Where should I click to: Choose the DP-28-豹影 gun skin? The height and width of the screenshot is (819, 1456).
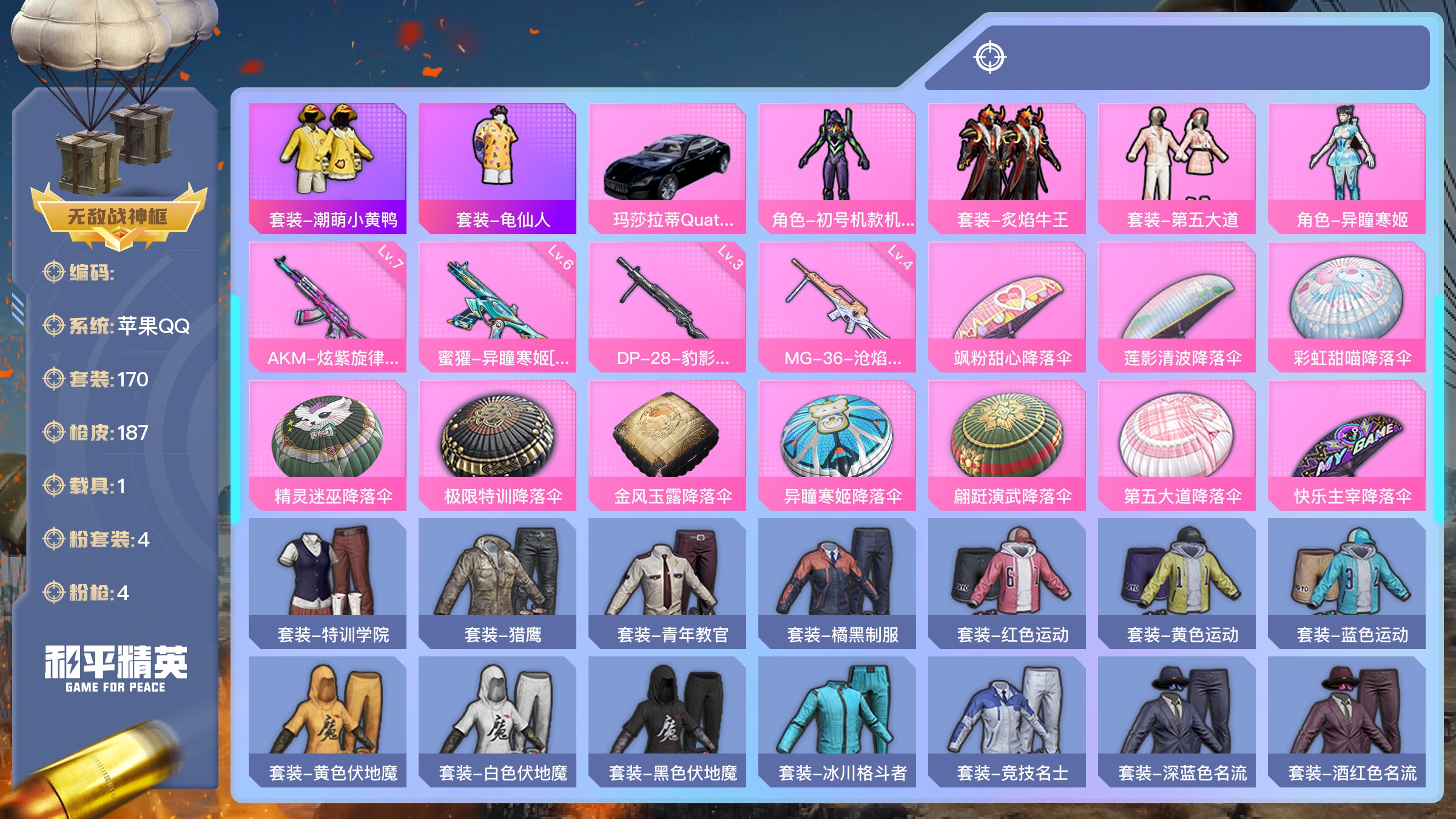[667, 306]
